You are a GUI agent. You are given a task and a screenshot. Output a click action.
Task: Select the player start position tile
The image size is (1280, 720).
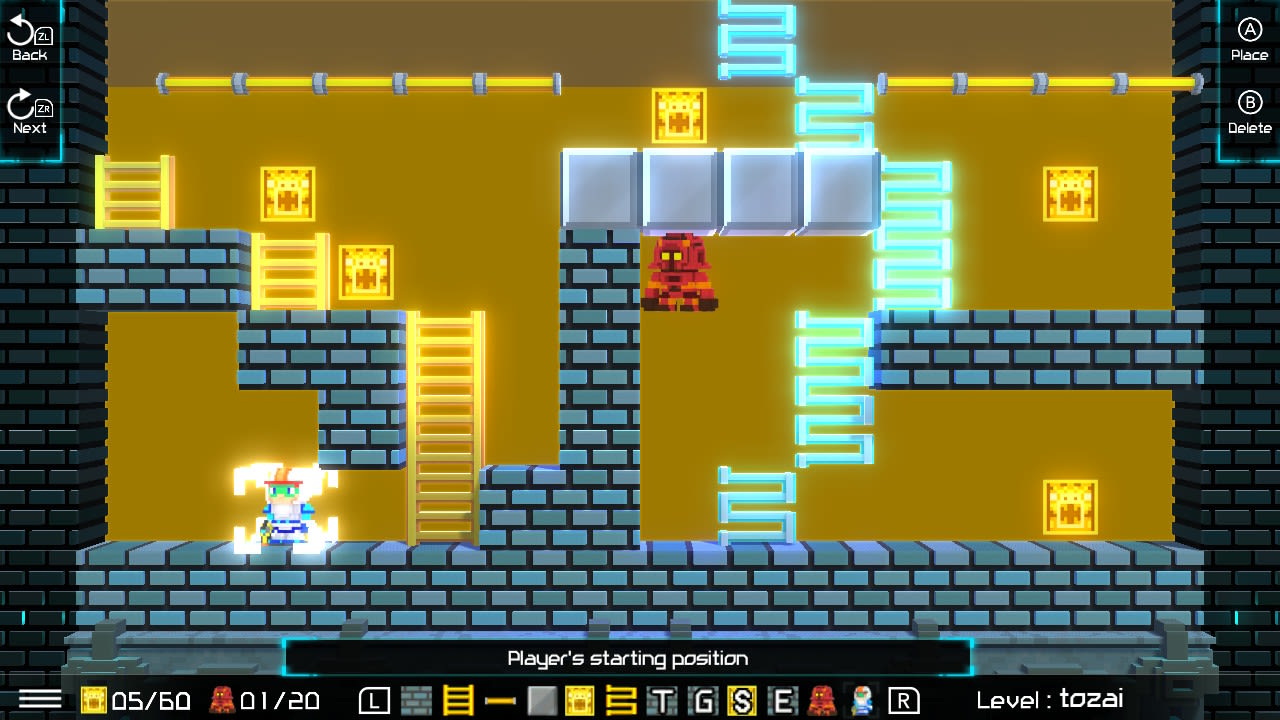(861, 702)
